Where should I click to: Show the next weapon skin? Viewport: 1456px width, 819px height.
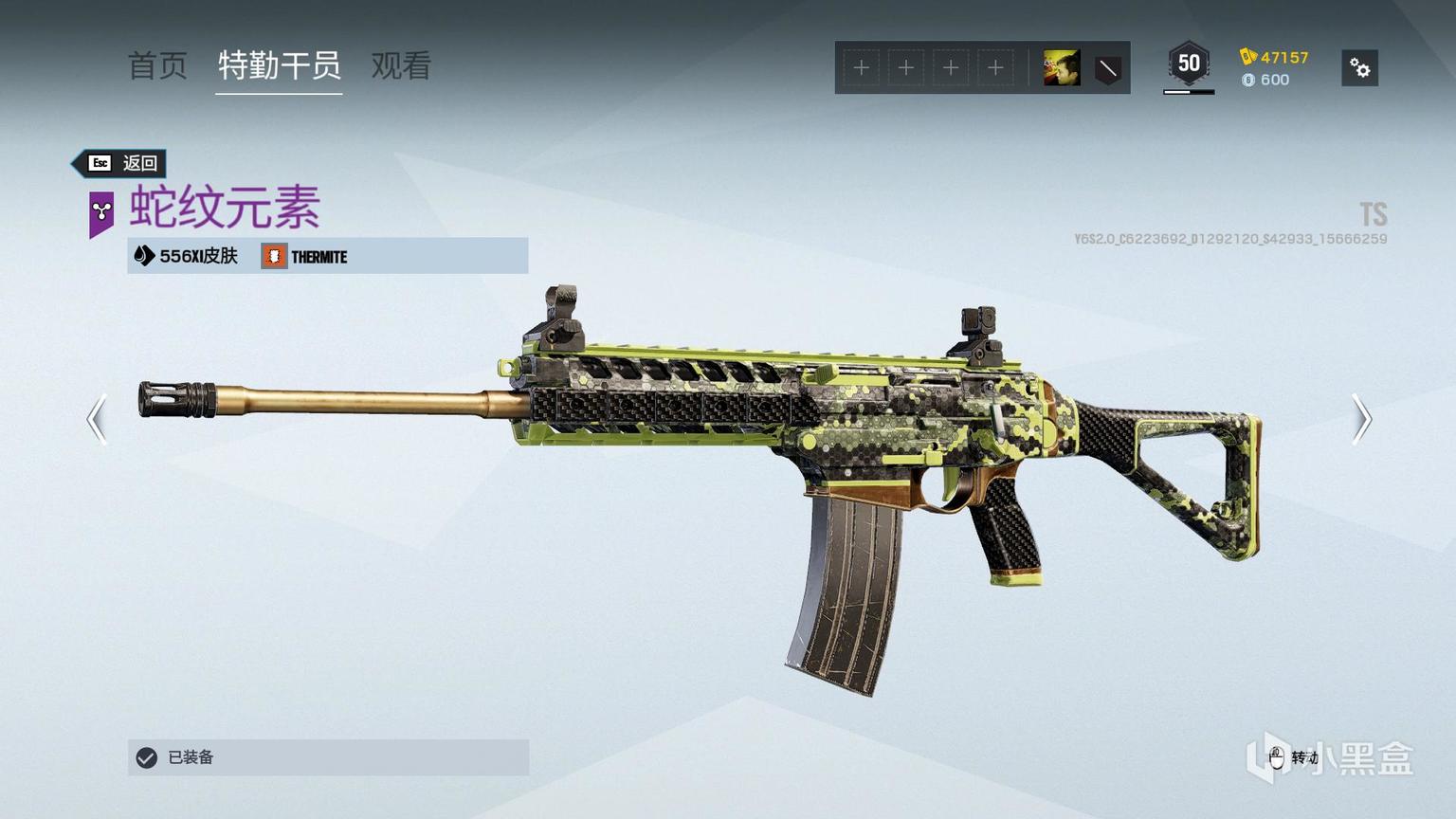(1361, 419)
